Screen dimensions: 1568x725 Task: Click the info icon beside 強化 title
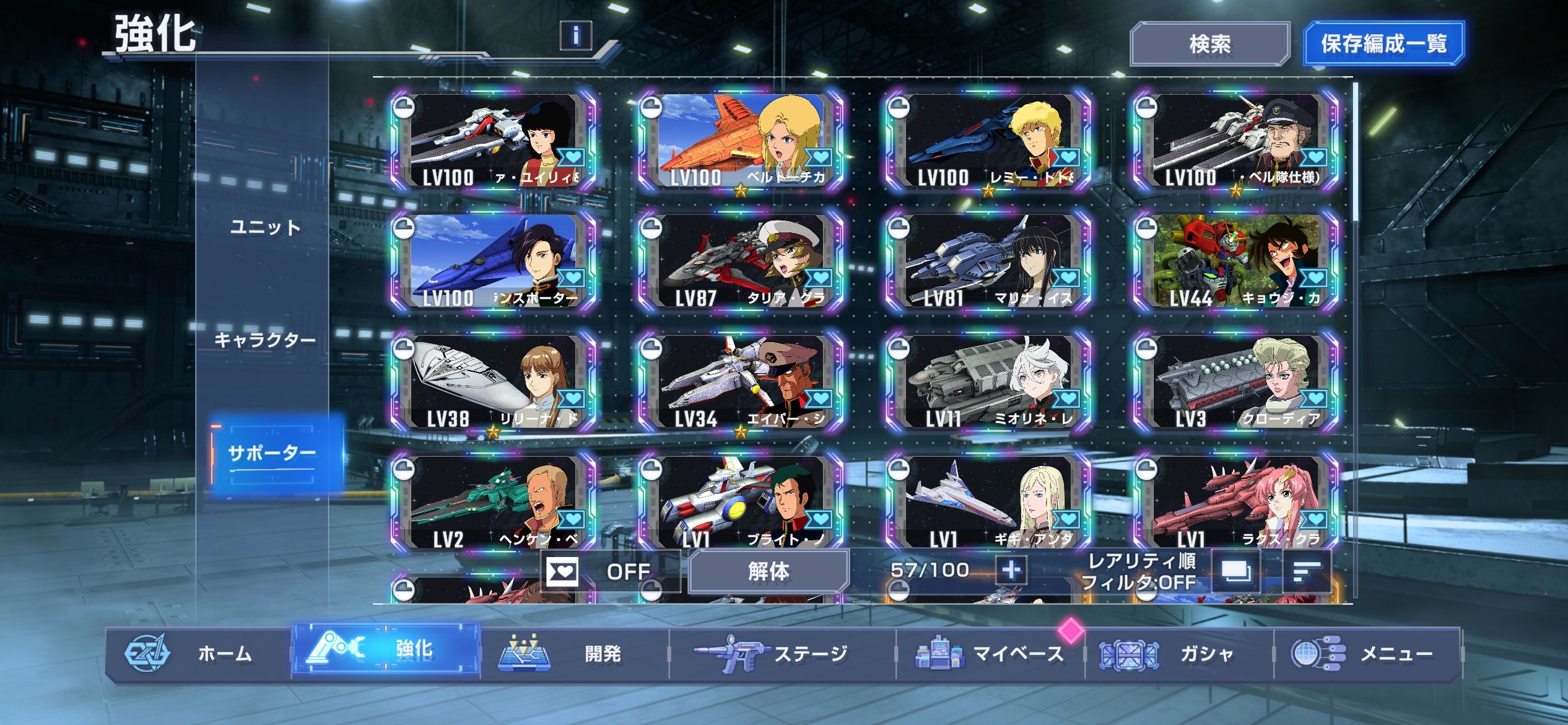(x=575, y=35)
